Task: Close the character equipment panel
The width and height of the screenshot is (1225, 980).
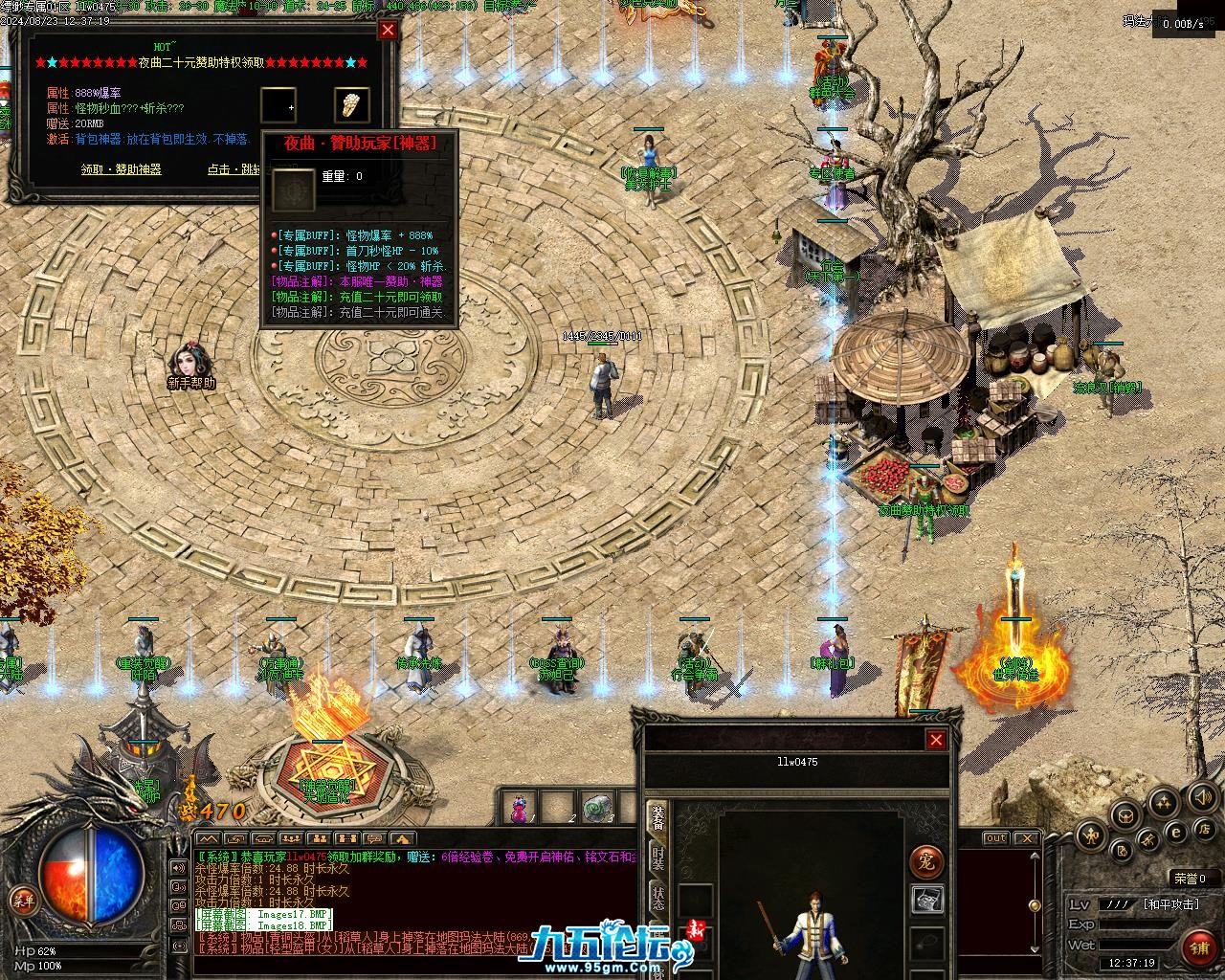Action: (x=936, y=739)
